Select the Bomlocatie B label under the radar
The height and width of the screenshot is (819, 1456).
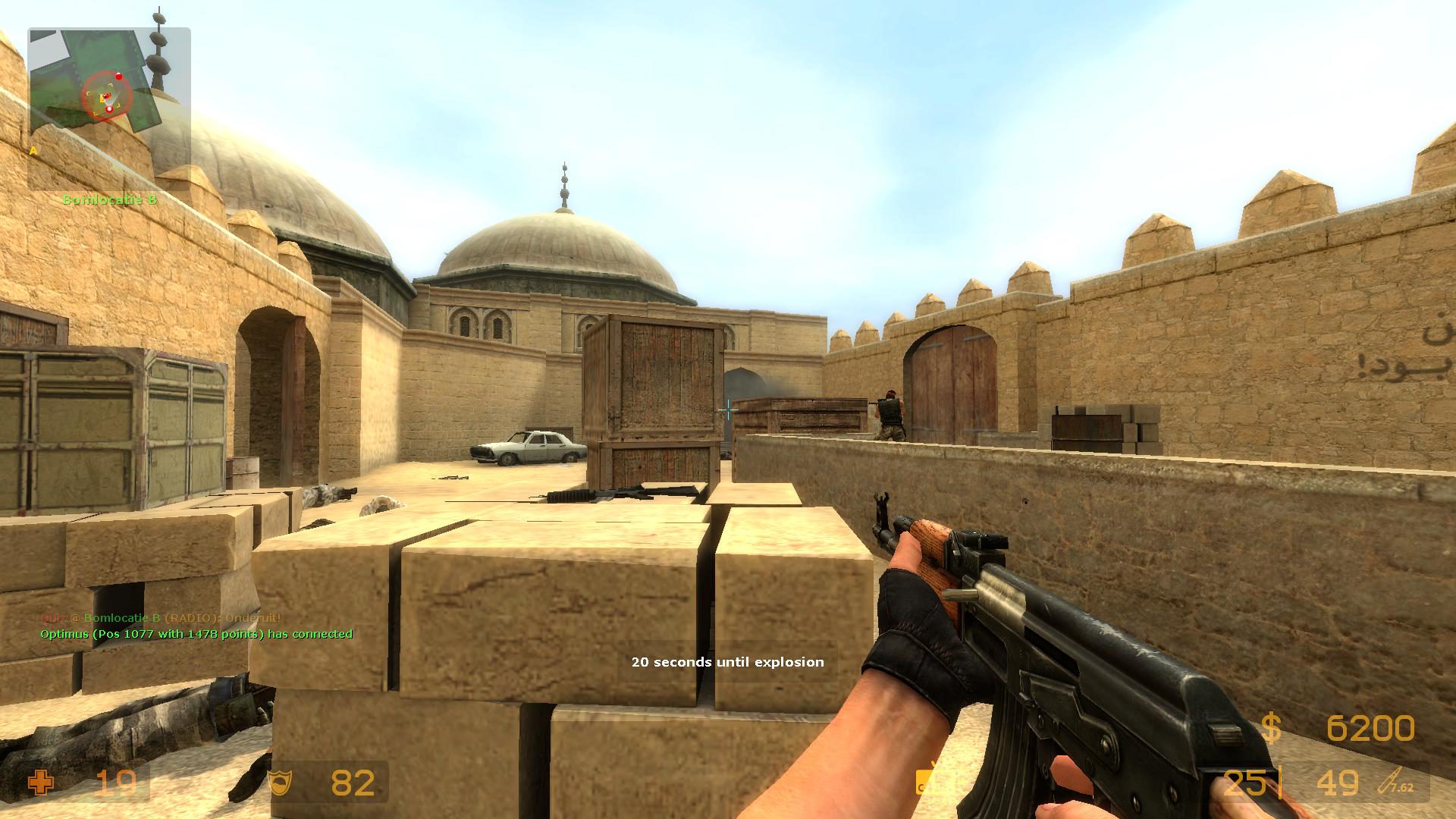pyautogui.click(x=109, y=199)
